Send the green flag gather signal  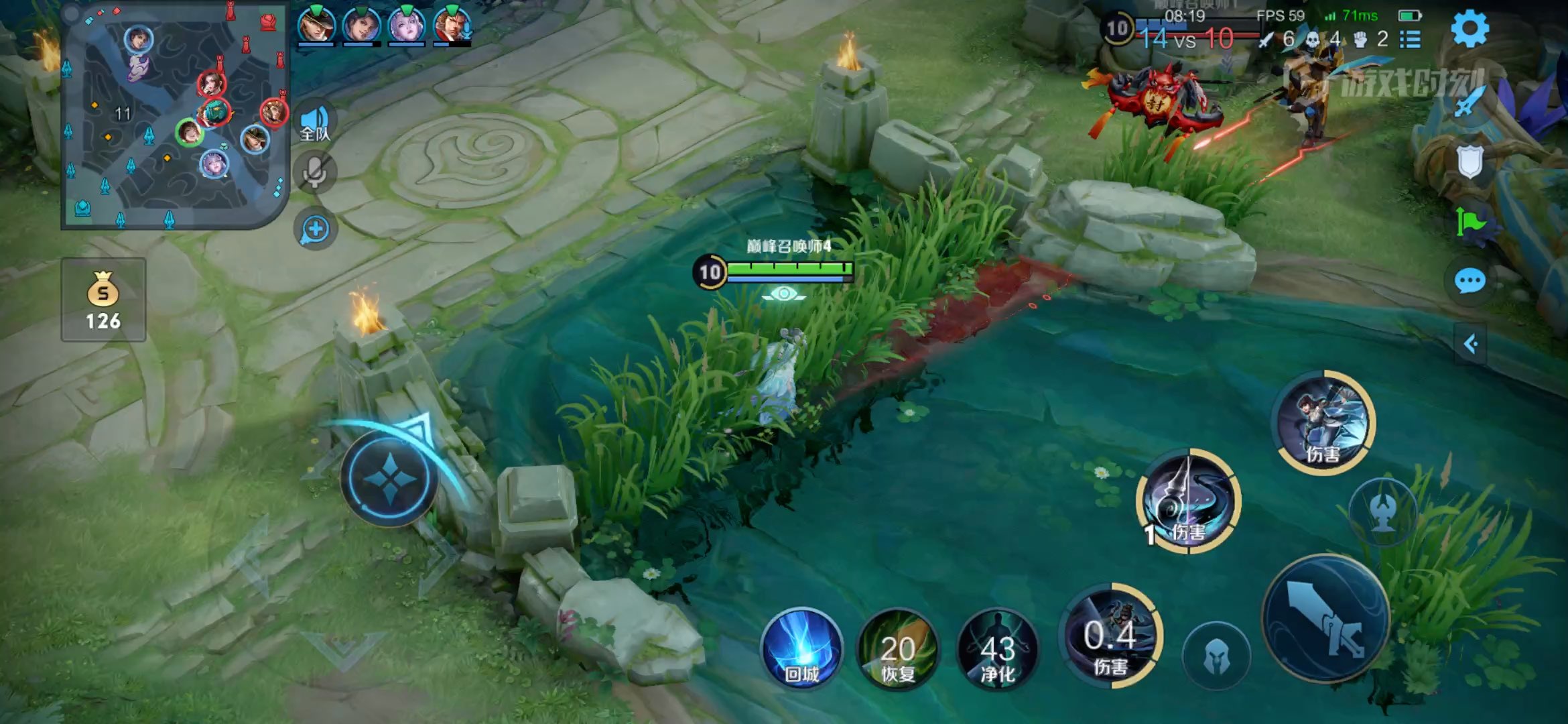[1469, 221]
